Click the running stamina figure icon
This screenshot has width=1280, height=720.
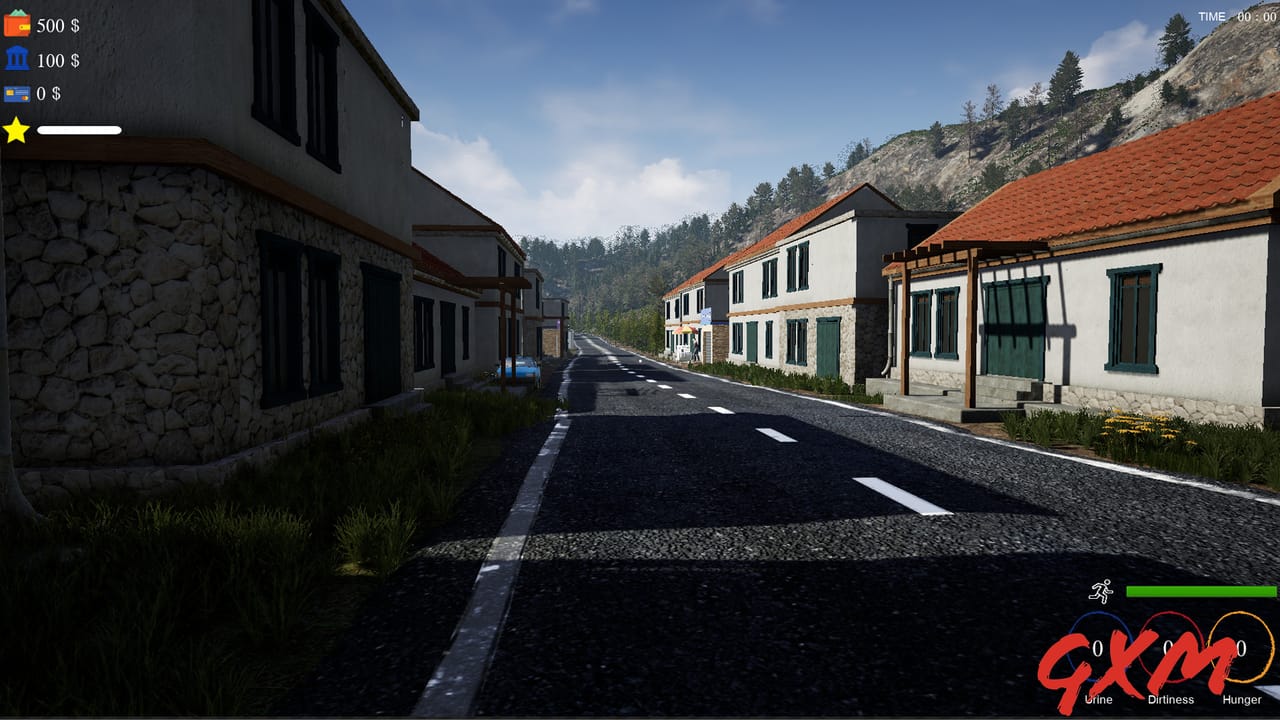pos(1102,592)
